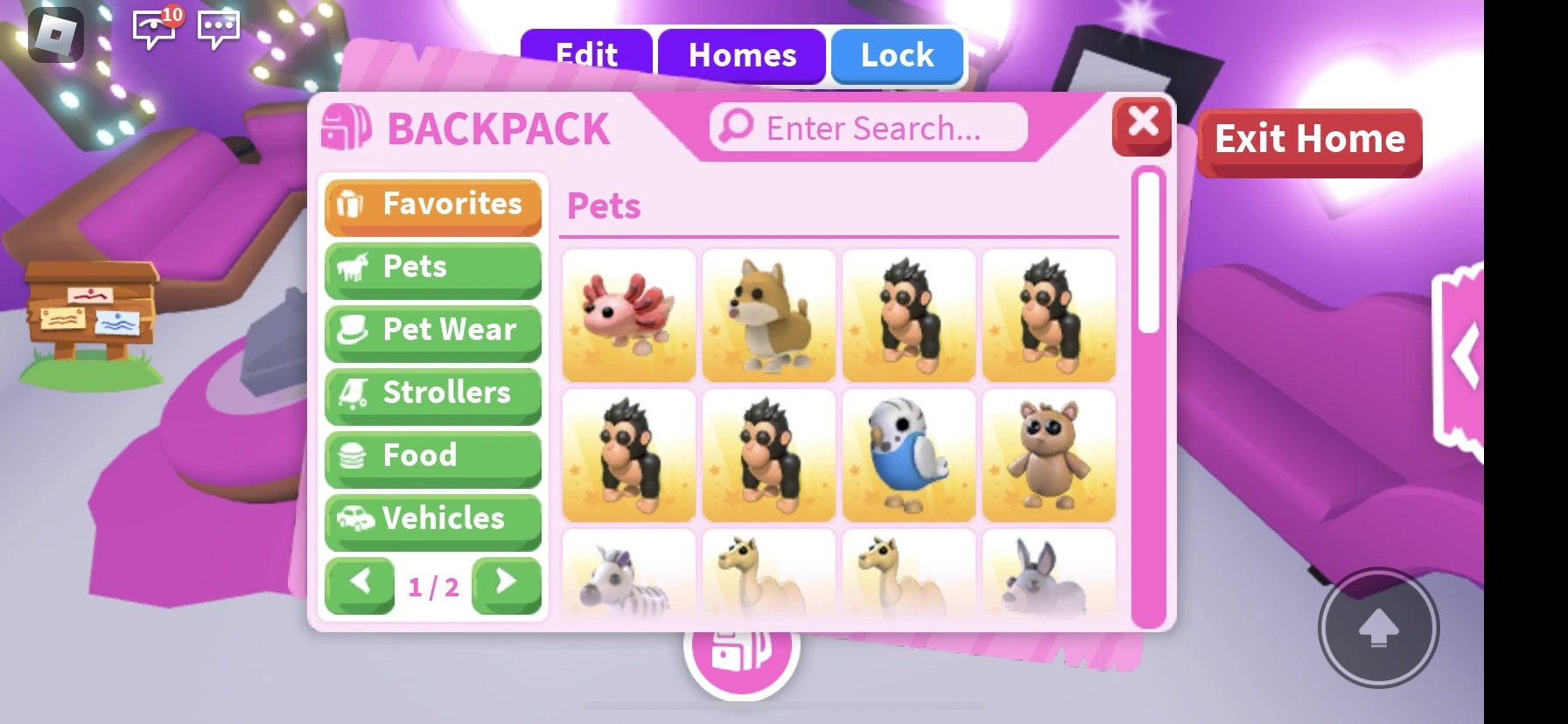This screenshot has width=1568, height=724.
Task: Select the Pets category
Action: 432,268
